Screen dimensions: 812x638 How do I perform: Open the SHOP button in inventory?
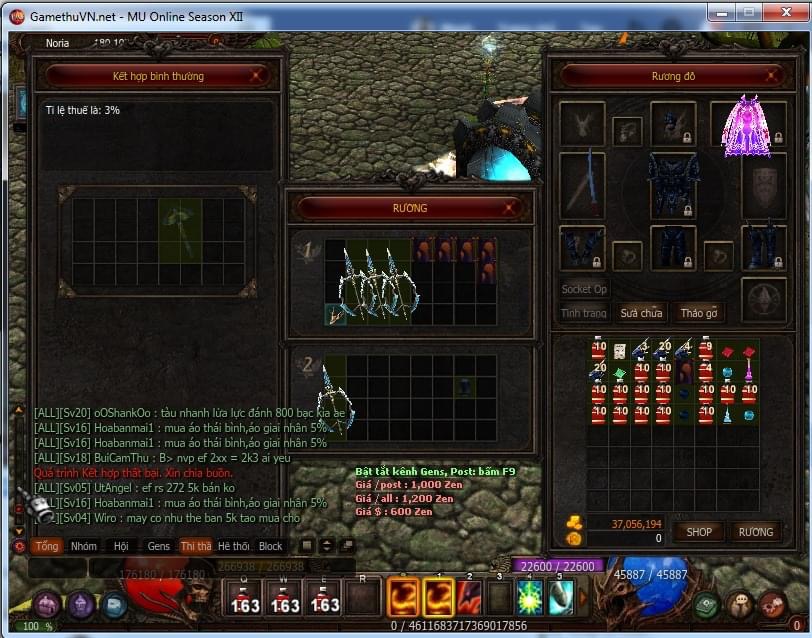point(699,532)
